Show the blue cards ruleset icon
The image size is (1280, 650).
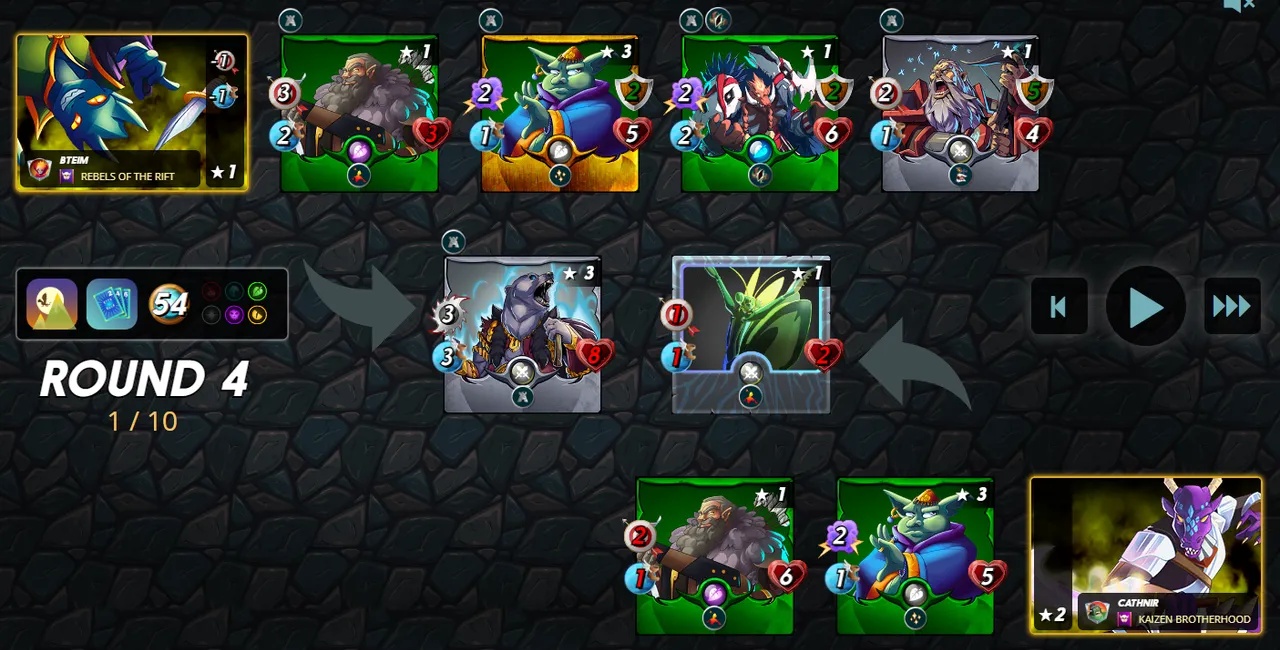[111, 304]
